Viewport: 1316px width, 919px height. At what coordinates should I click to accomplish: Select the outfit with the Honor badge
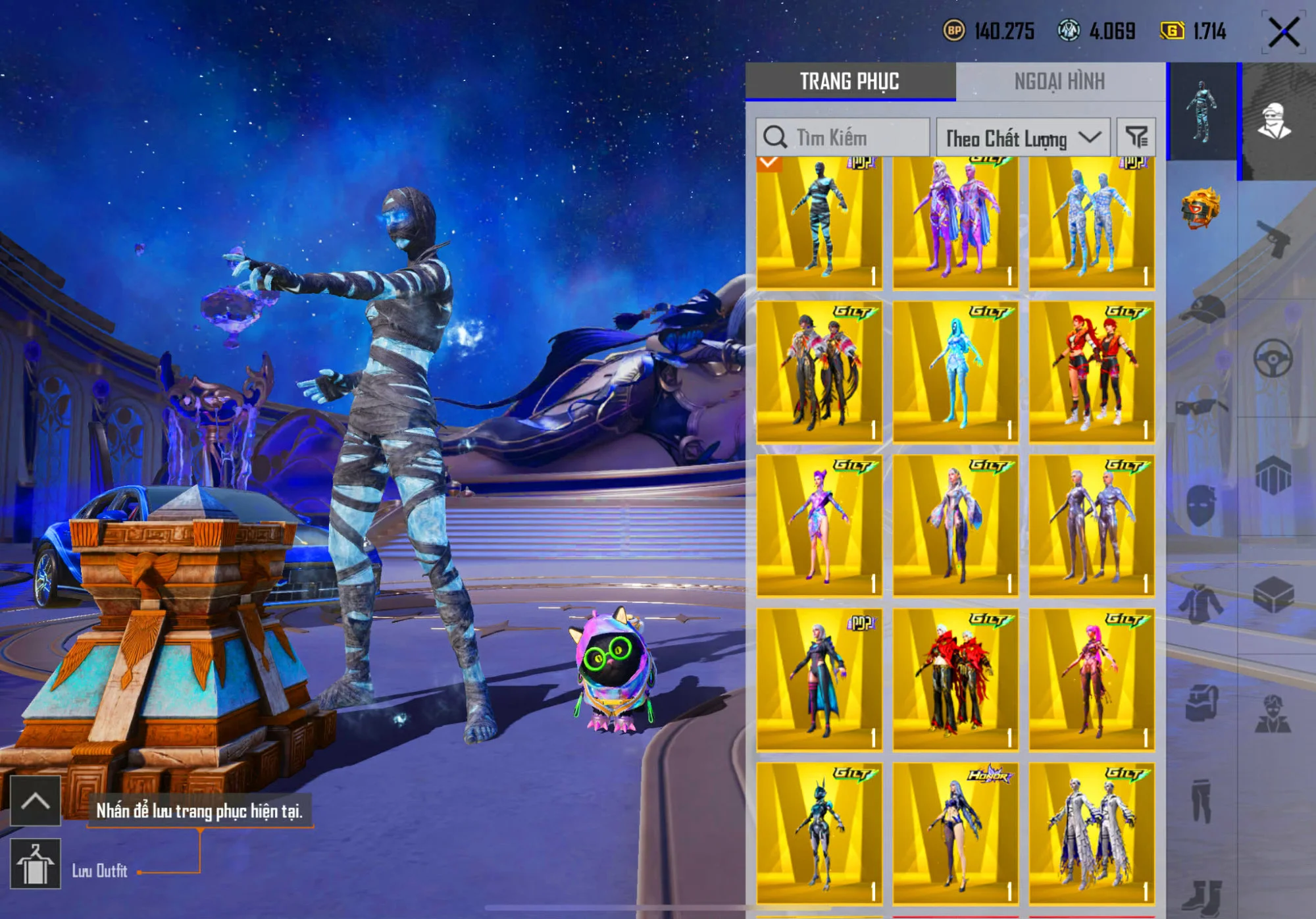point(955,833)
